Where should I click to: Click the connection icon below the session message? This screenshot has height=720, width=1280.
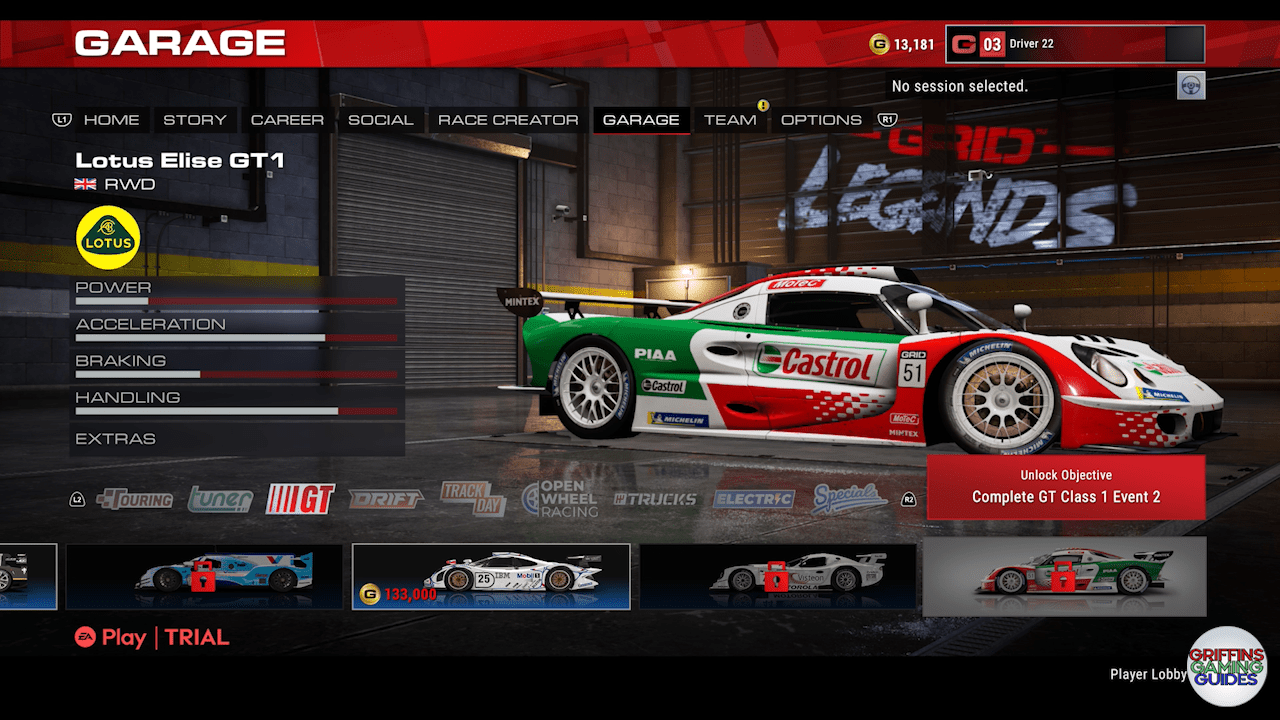pos(1192,86)
